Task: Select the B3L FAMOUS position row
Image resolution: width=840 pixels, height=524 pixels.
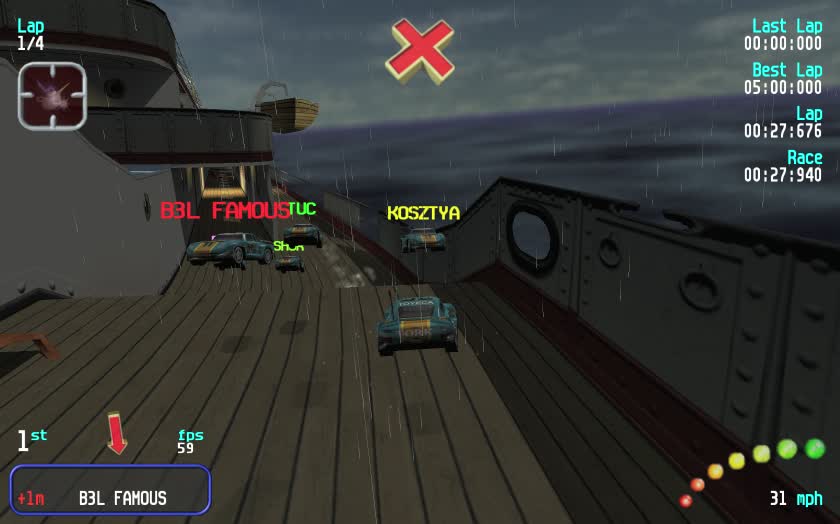Action: (111, 490)
